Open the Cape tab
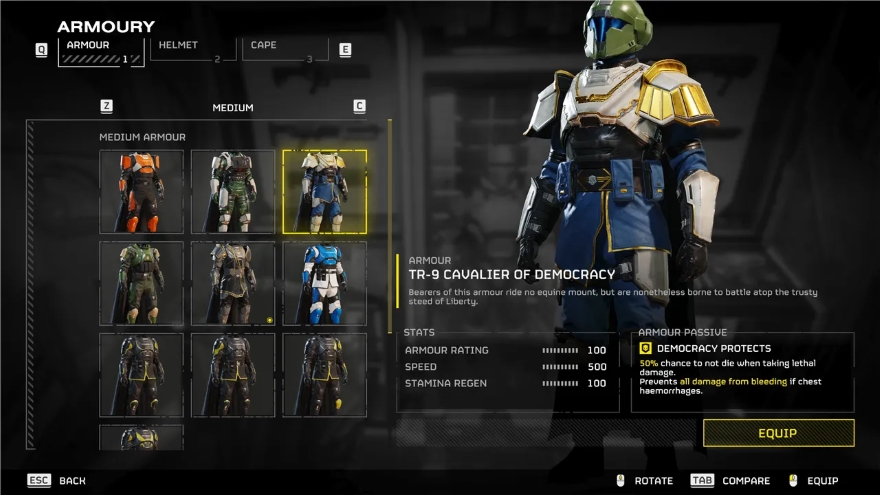880x495 pixels. click(285, 49)
